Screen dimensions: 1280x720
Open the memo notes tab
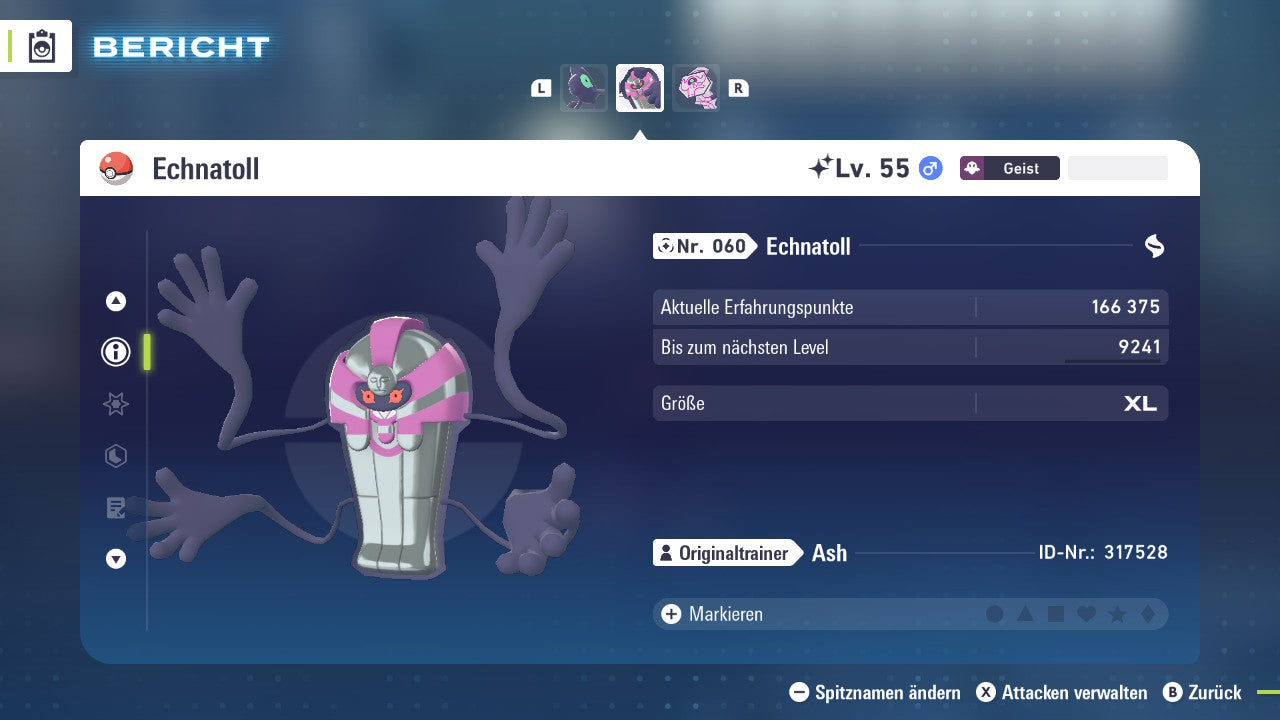pyautogui.click(x=116, y=508)
